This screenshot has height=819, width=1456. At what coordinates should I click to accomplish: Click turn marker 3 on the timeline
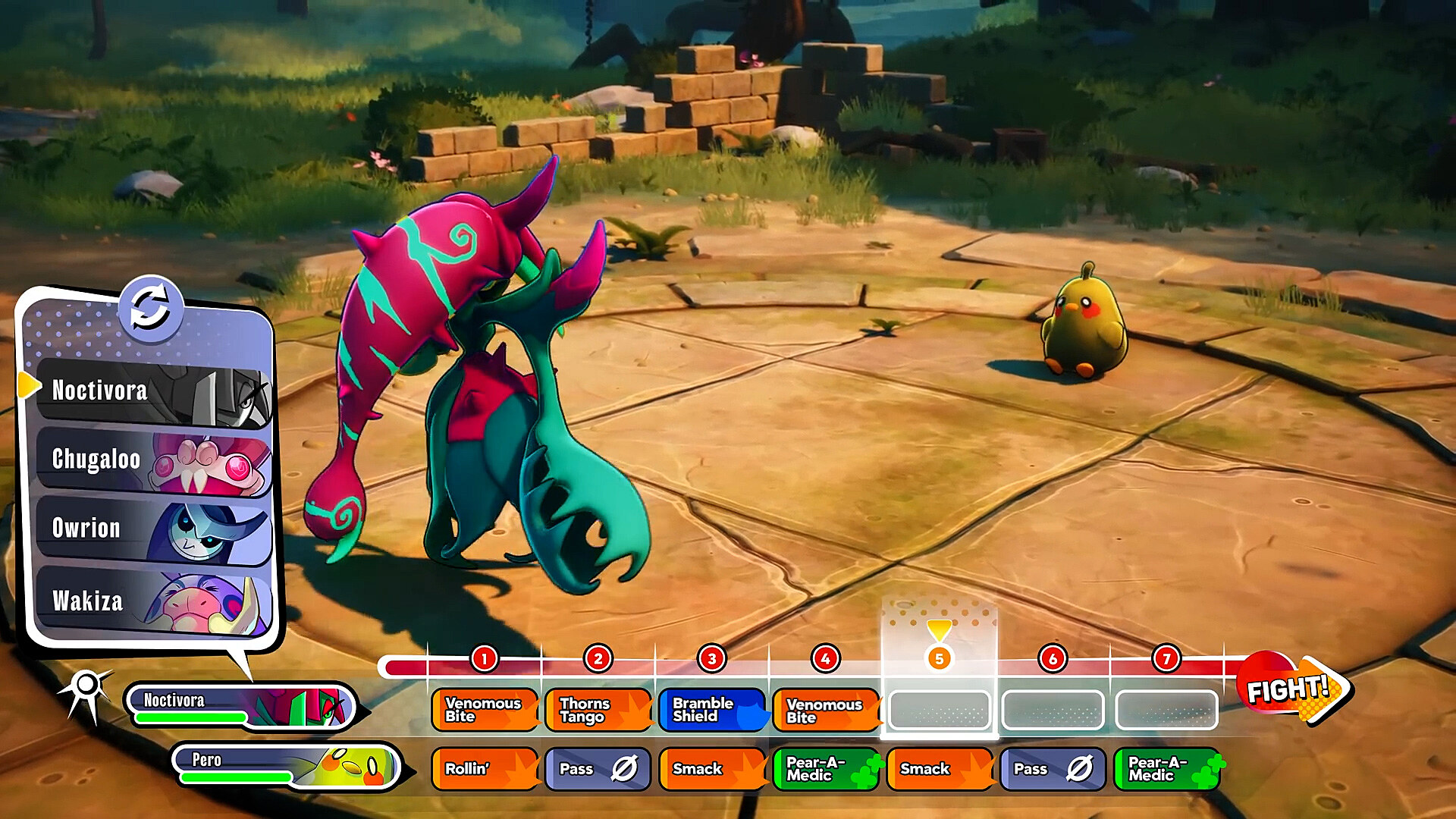pyautogui.click(x=711, y=658)
